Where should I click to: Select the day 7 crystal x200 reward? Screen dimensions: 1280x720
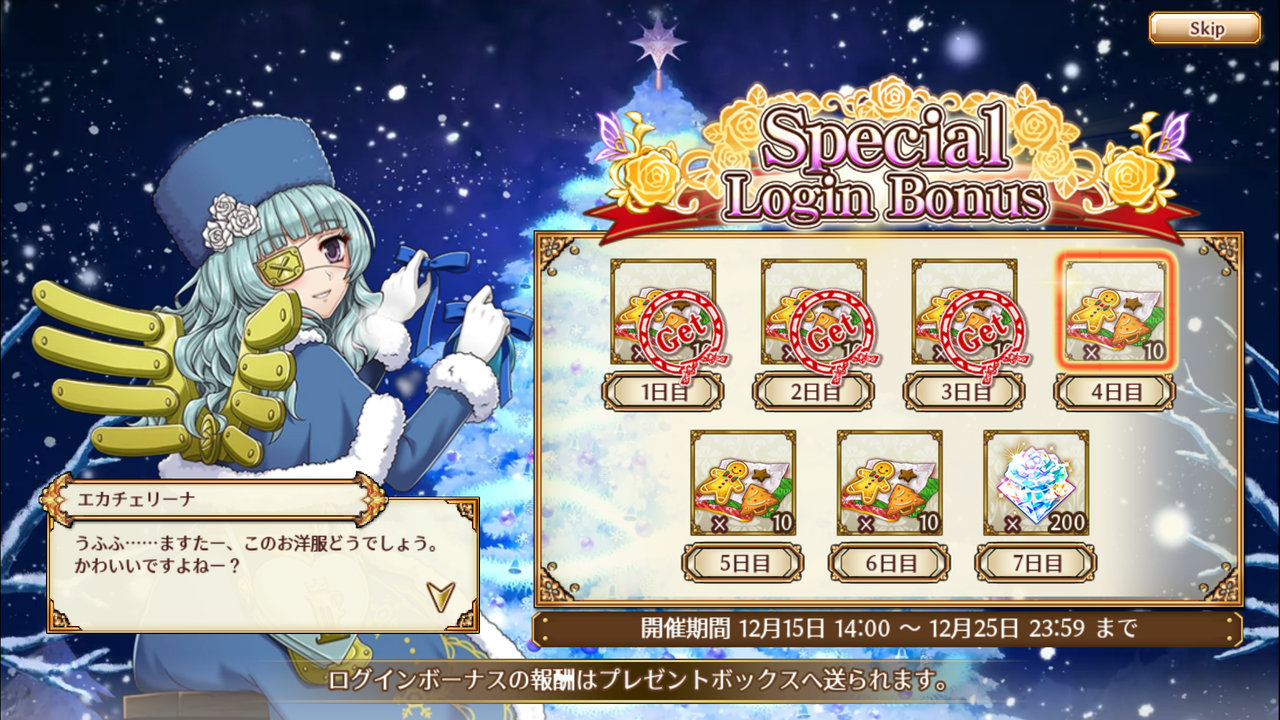tap(1036, 484)
